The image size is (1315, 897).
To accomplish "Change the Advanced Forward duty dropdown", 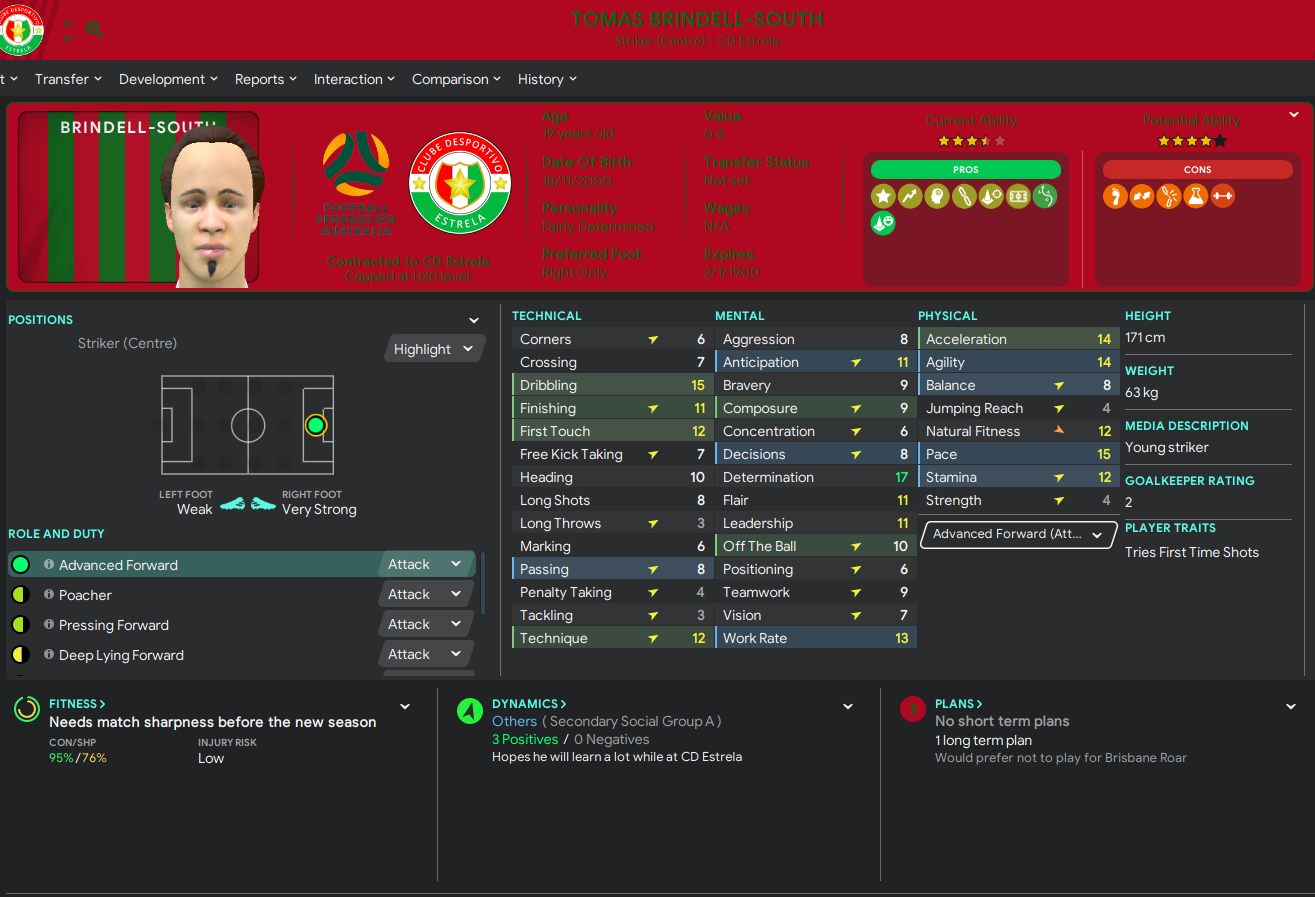I will coord(426,564).
